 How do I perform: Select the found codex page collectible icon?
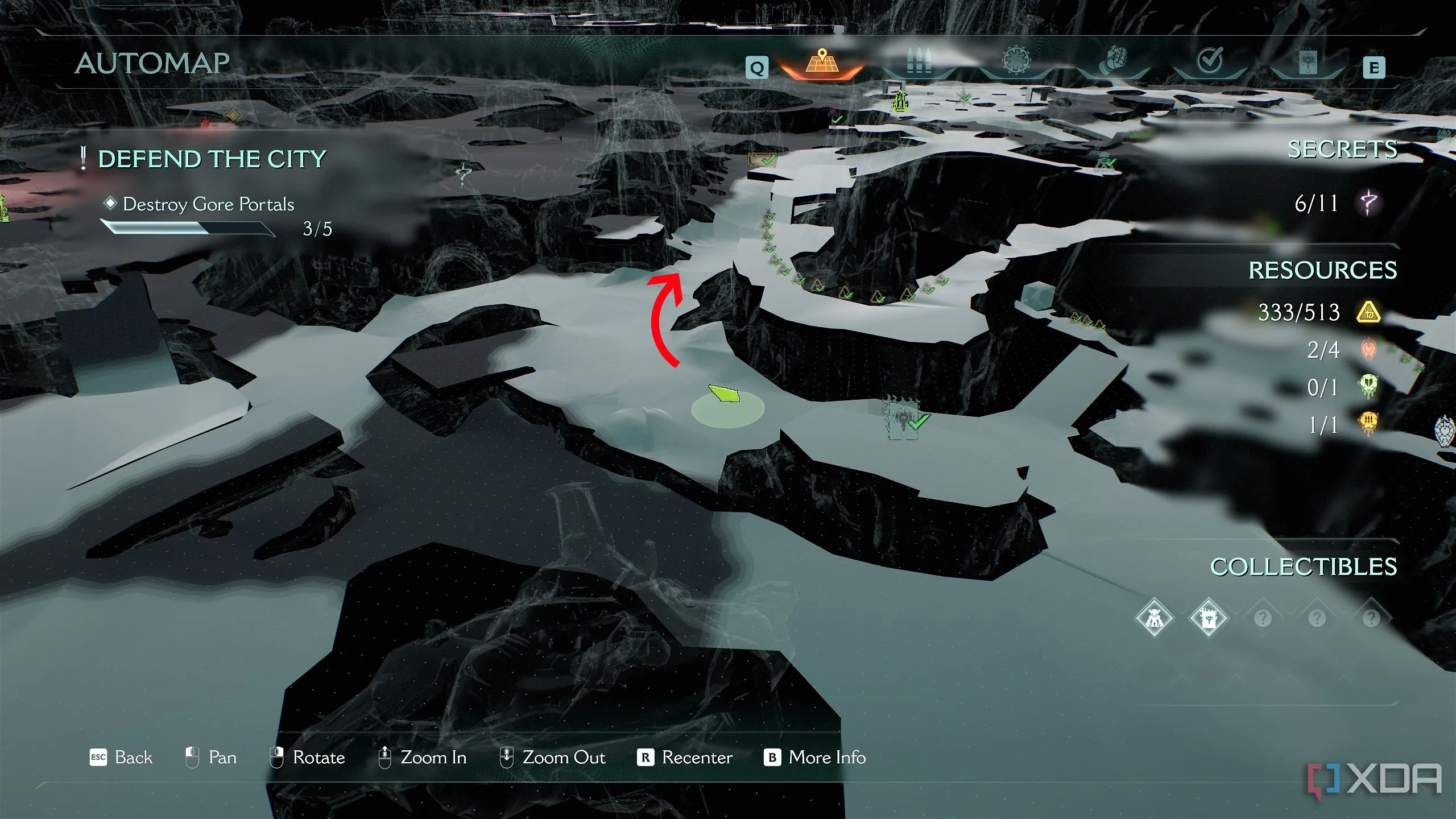(x=1208, y=618)
